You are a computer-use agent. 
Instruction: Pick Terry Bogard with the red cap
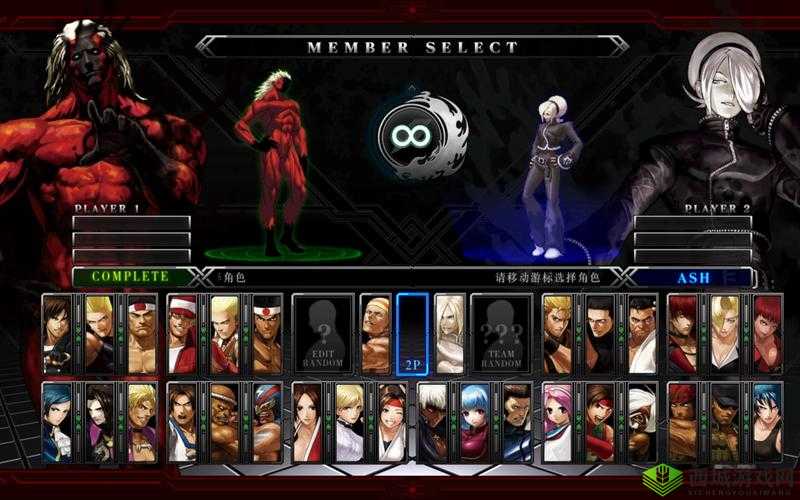(x=181, y=333)
